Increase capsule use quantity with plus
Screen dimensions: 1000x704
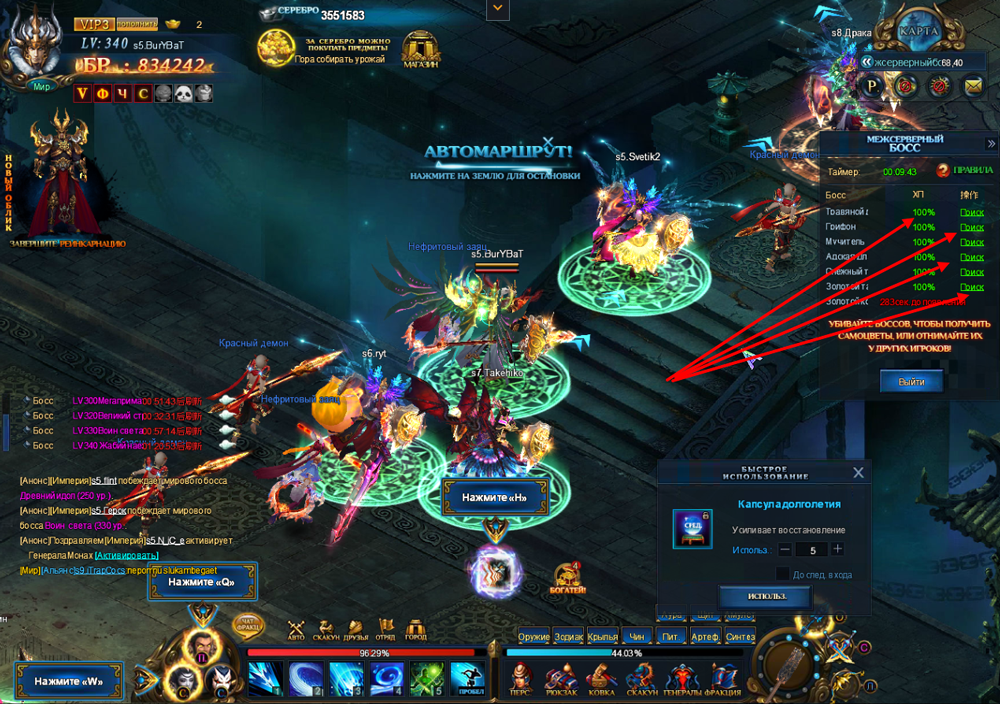837,549
